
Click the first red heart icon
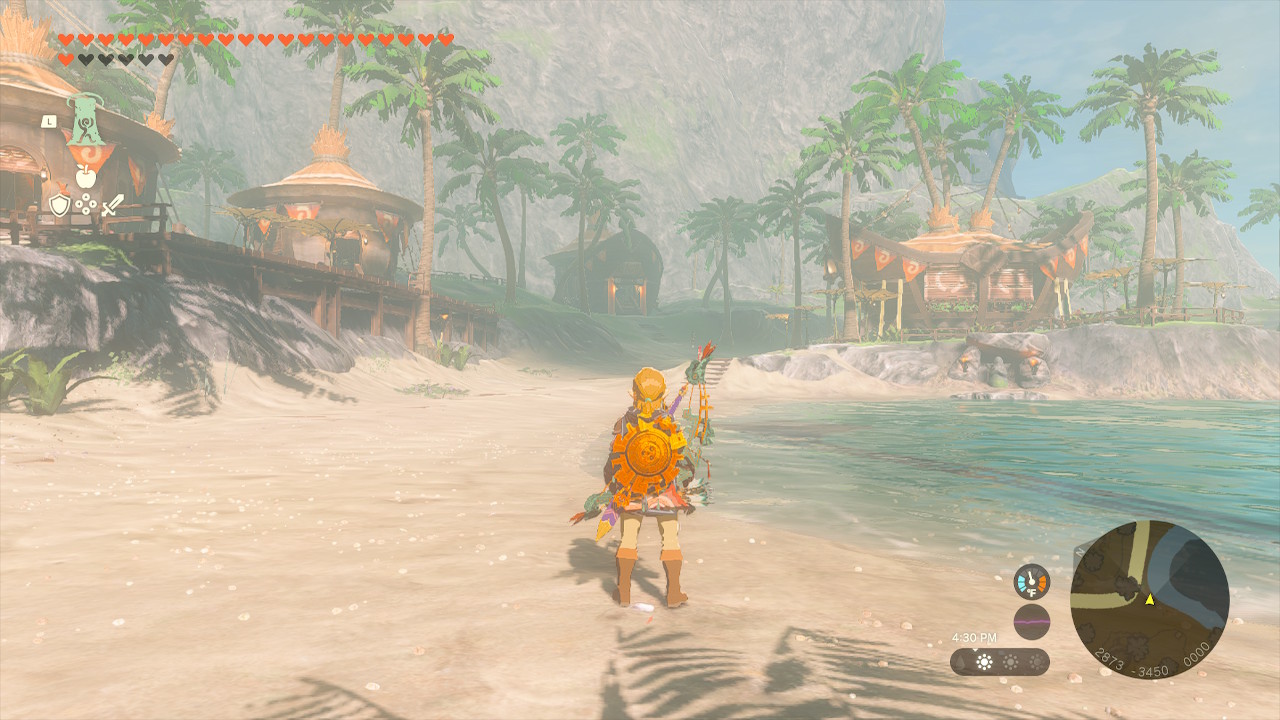click(66, 39)
